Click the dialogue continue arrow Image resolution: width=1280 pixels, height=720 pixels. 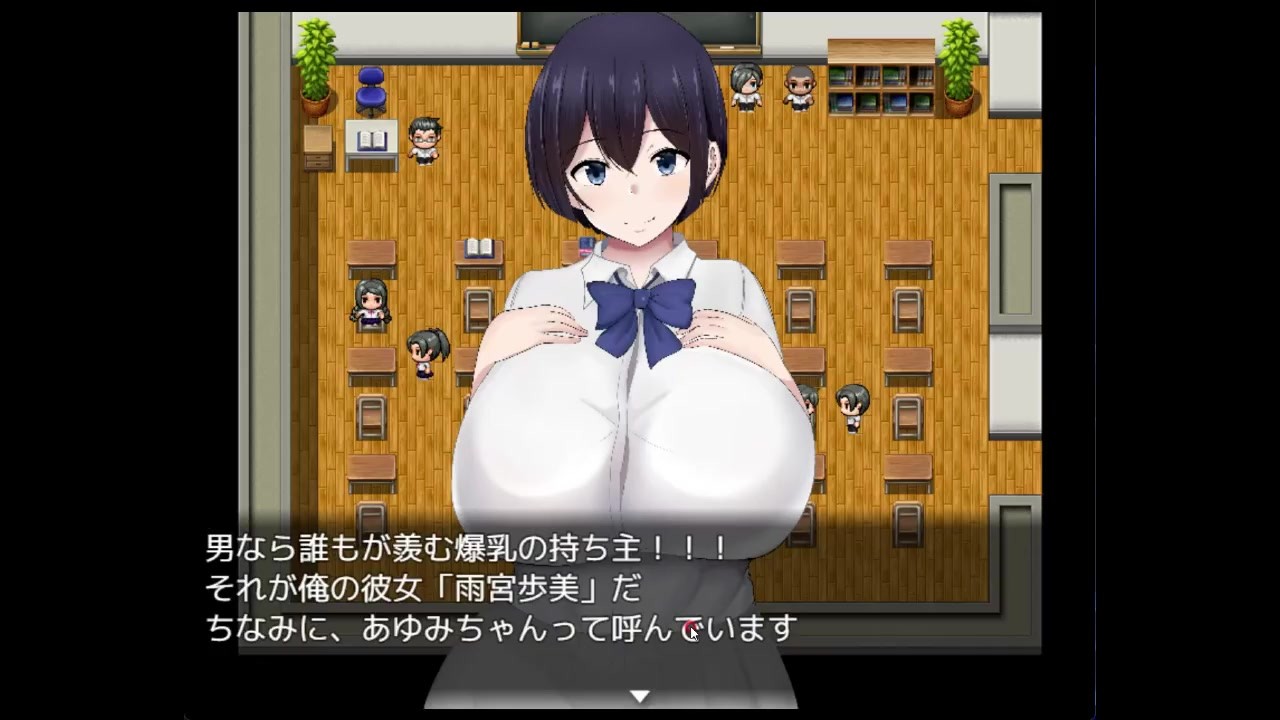tap(639, 695)
